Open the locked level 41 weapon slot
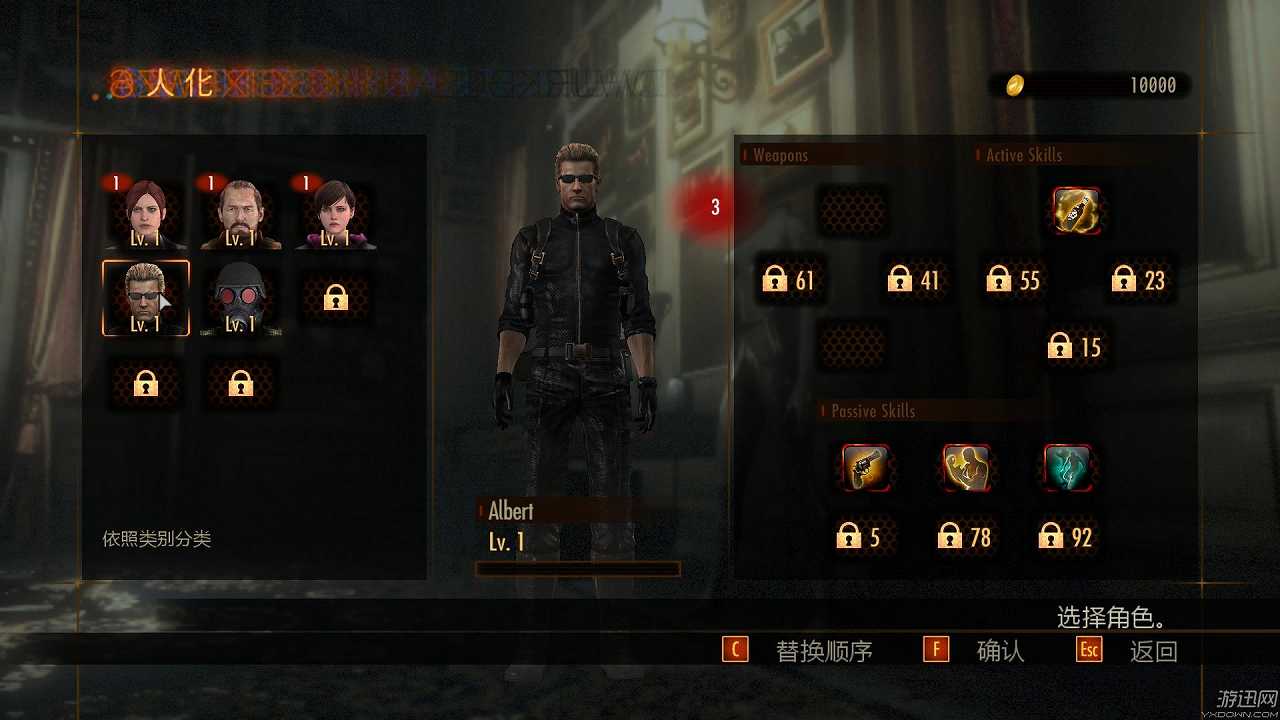Viewport: 1280px width, 720px height. coord(911,280)
